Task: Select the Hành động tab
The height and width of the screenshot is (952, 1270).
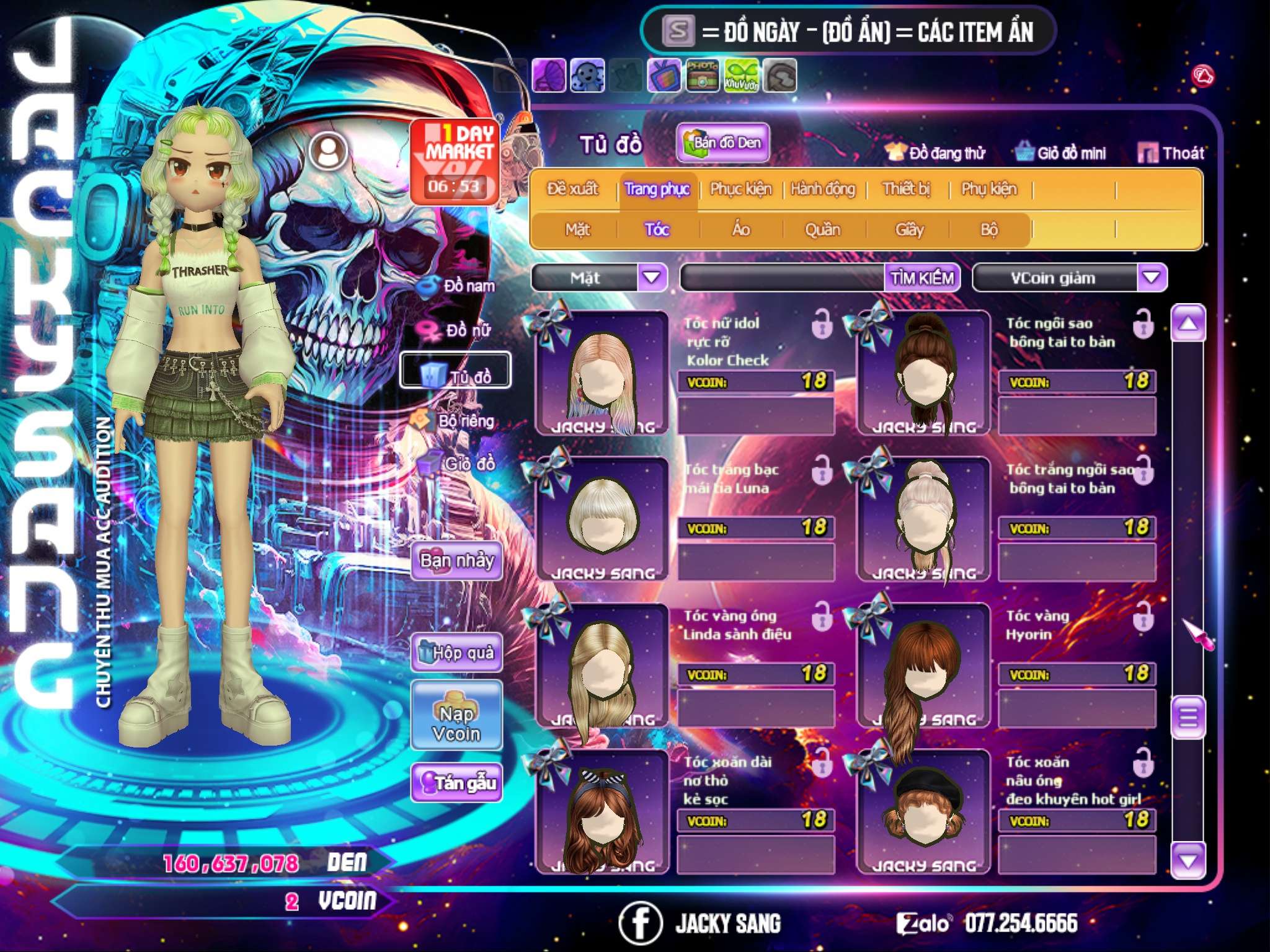Action: tap(823, 189)
